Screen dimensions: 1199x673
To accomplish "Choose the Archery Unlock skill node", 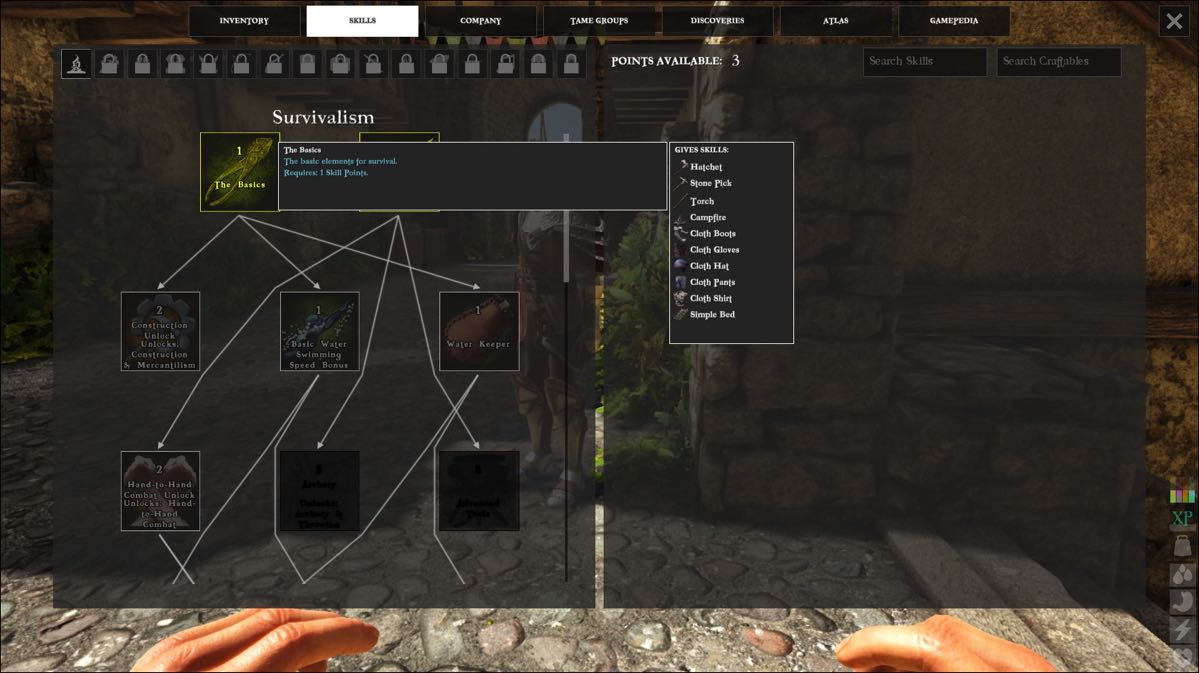I will point(319,491).
